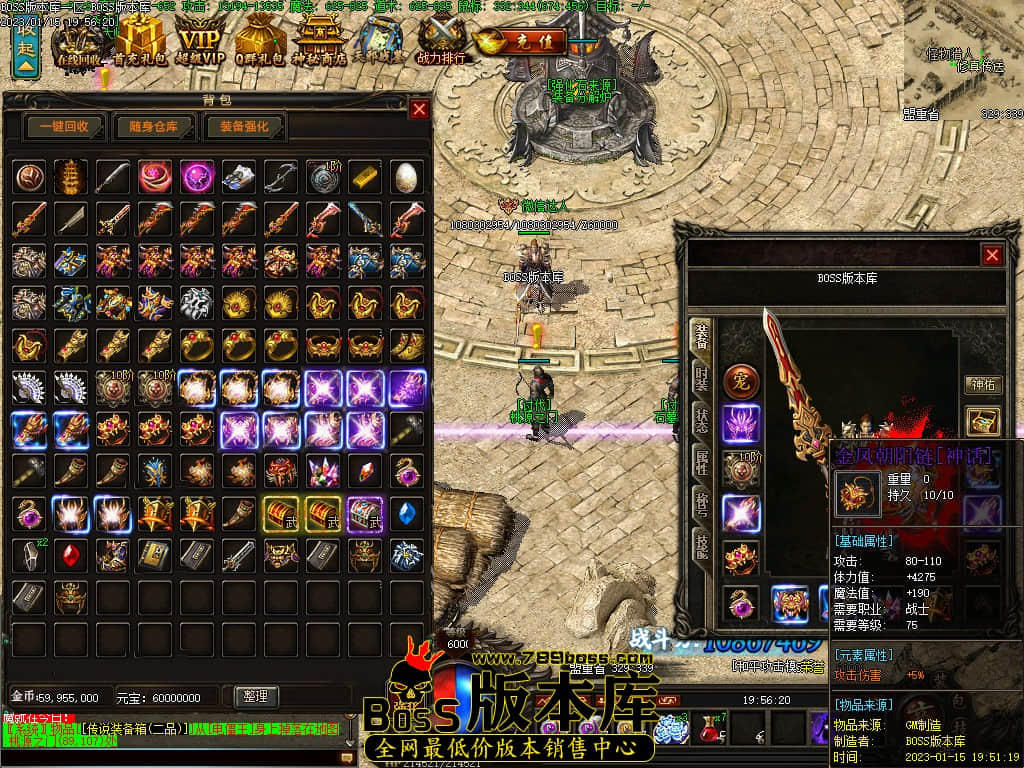This screenshot has height=768, width=1024.
Task: Collapse the top menu with 收起
Action: pos(26,48)
